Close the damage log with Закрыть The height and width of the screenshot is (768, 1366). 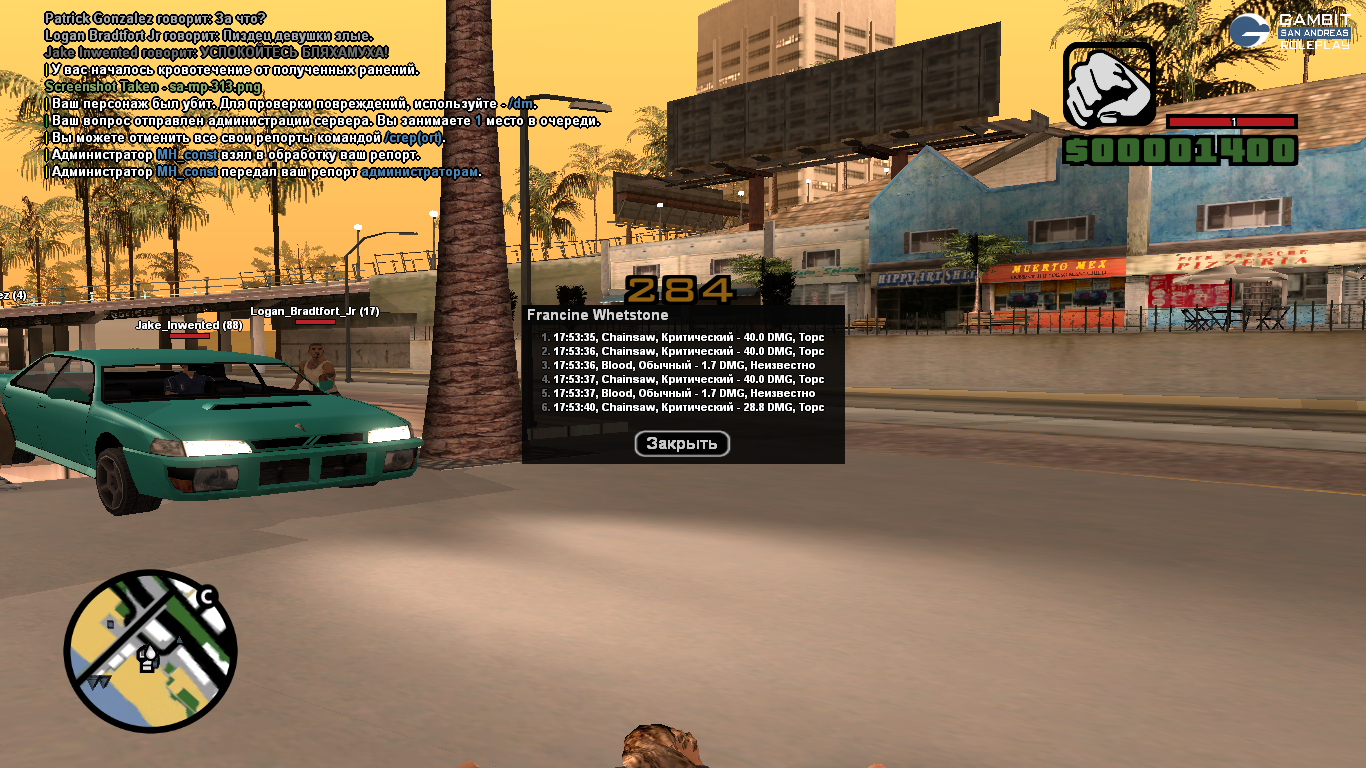coord(682,444)
